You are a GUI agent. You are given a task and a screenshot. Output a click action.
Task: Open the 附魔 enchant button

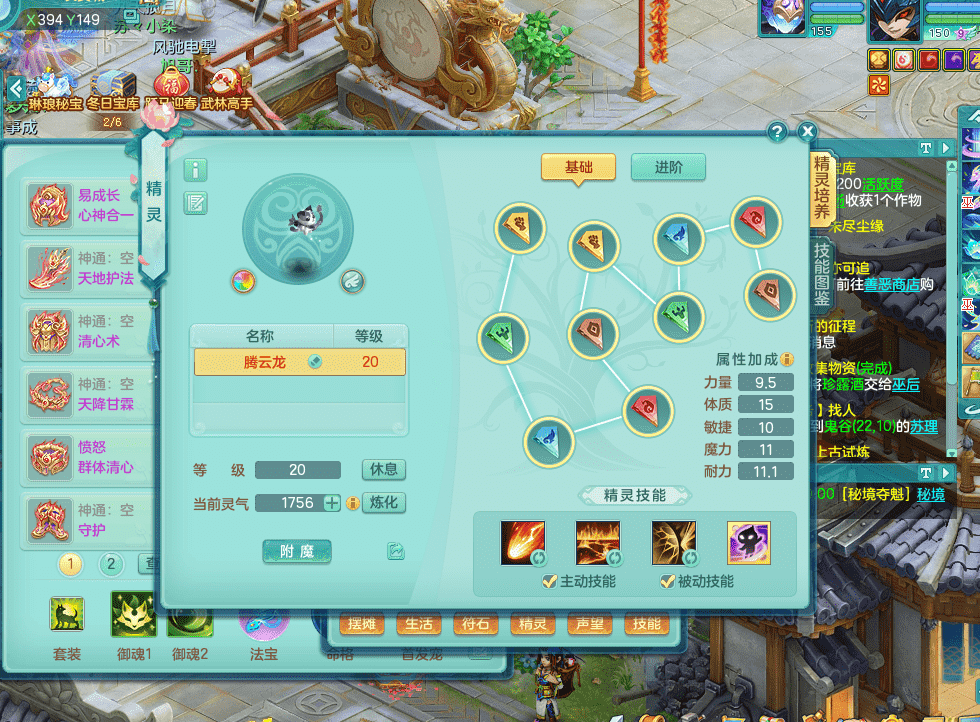pos(297,551)
